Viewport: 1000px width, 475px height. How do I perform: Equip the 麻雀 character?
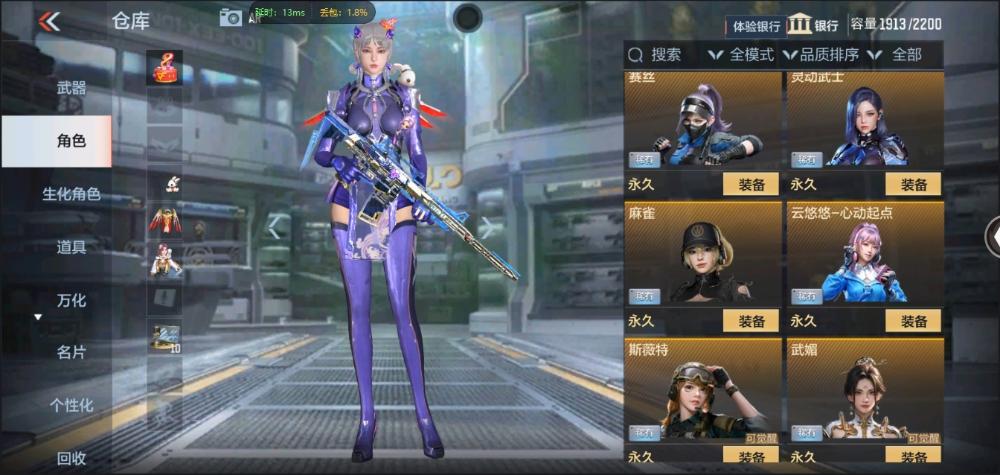coord(751,321)
